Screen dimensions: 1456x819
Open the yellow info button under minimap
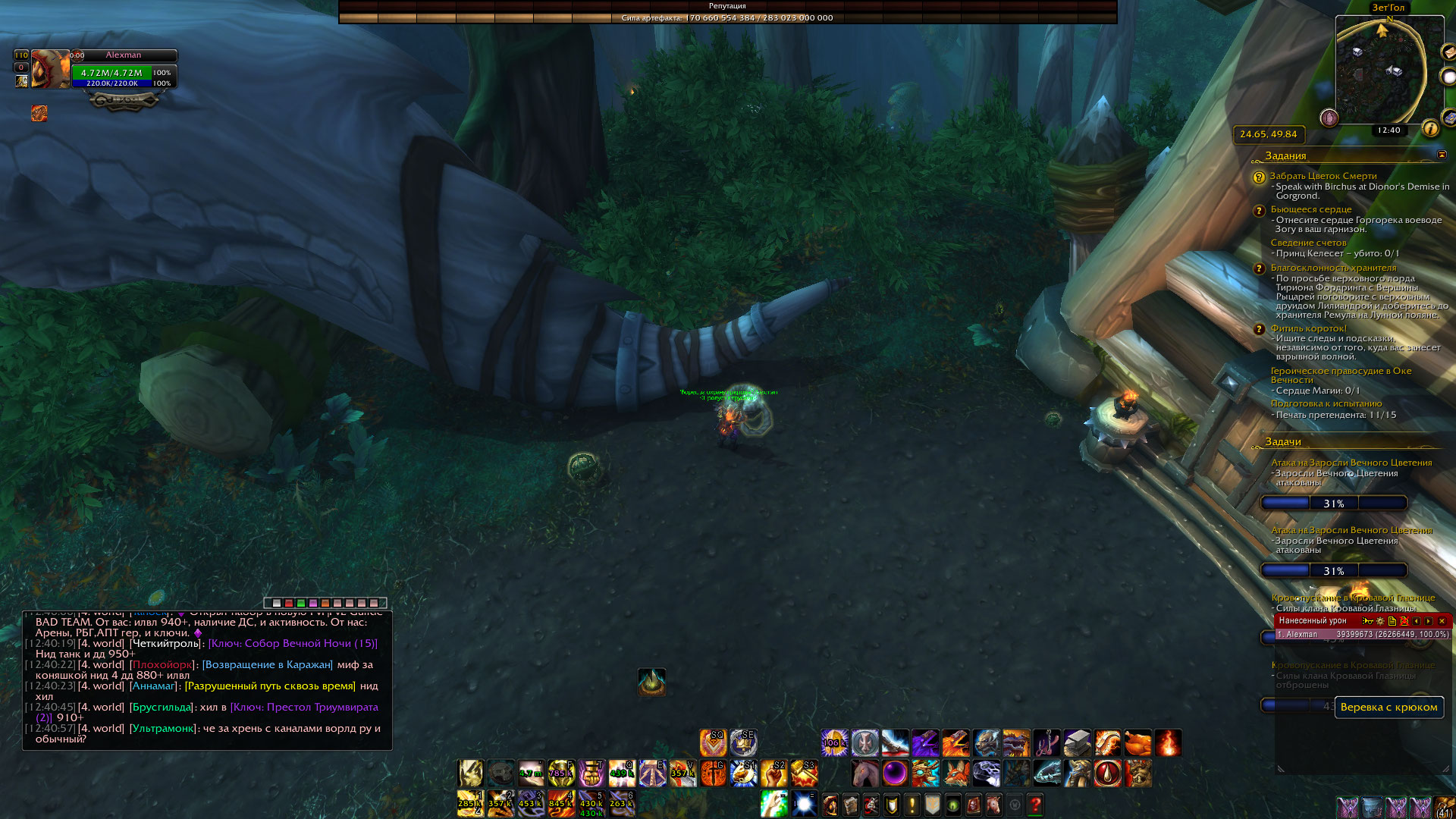click(x=1430, y=128)
